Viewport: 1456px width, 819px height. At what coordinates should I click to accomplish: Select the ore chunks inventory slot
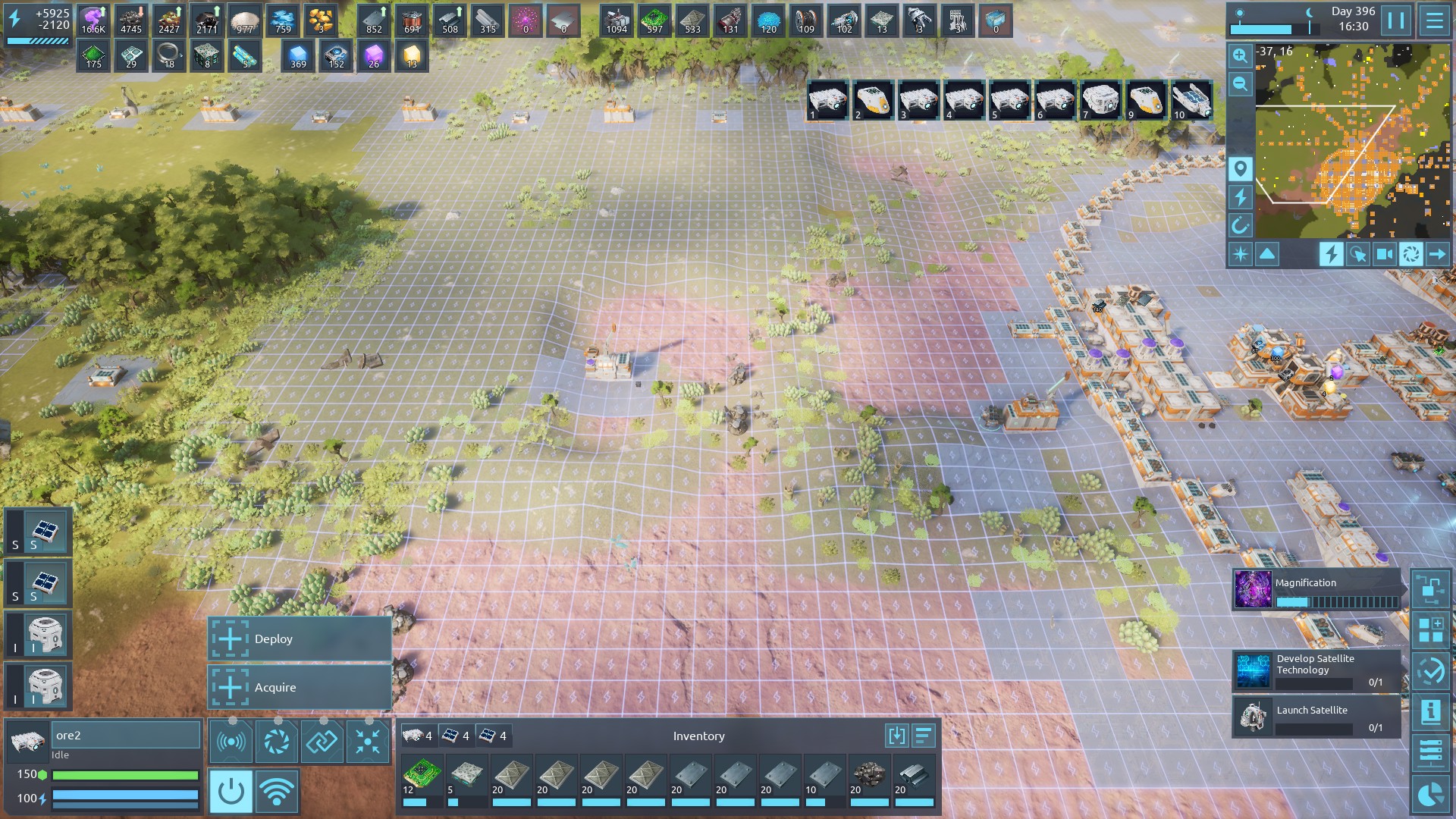[869, 779]
